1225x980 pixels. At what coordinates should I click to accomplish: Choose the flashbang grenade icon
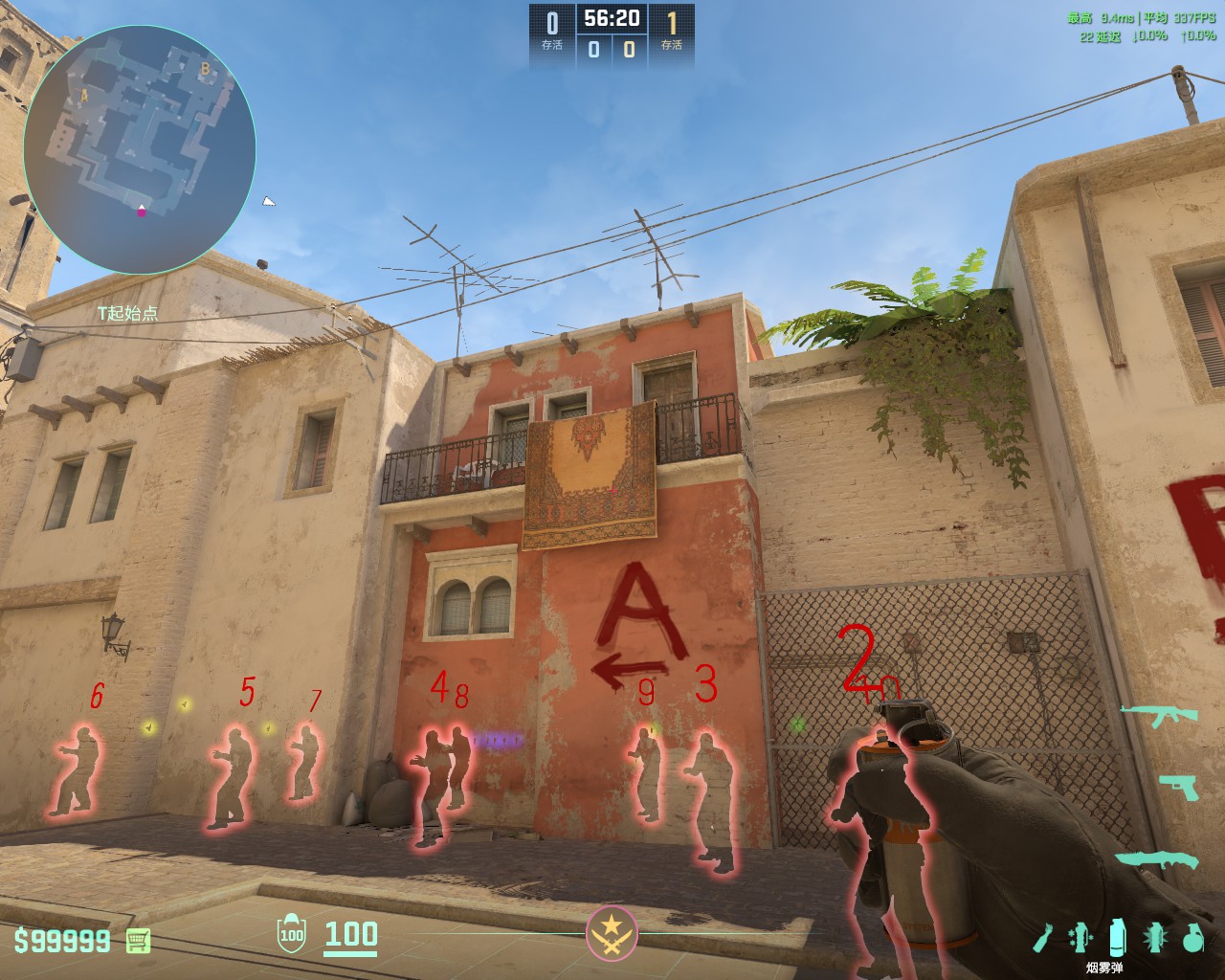point(1154,938)
